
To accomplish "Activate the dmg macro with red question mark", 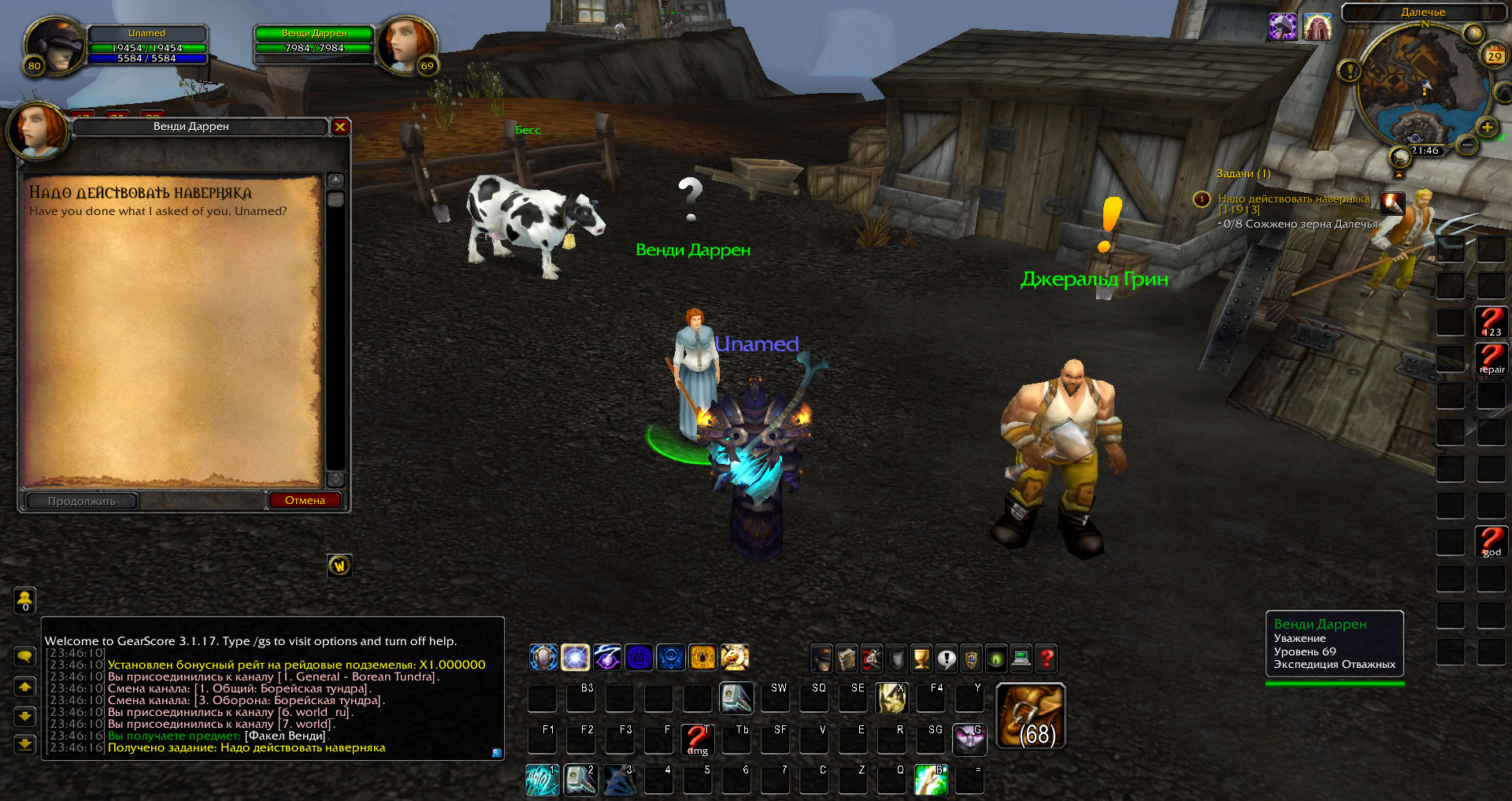I will click(x=697, y=740).
